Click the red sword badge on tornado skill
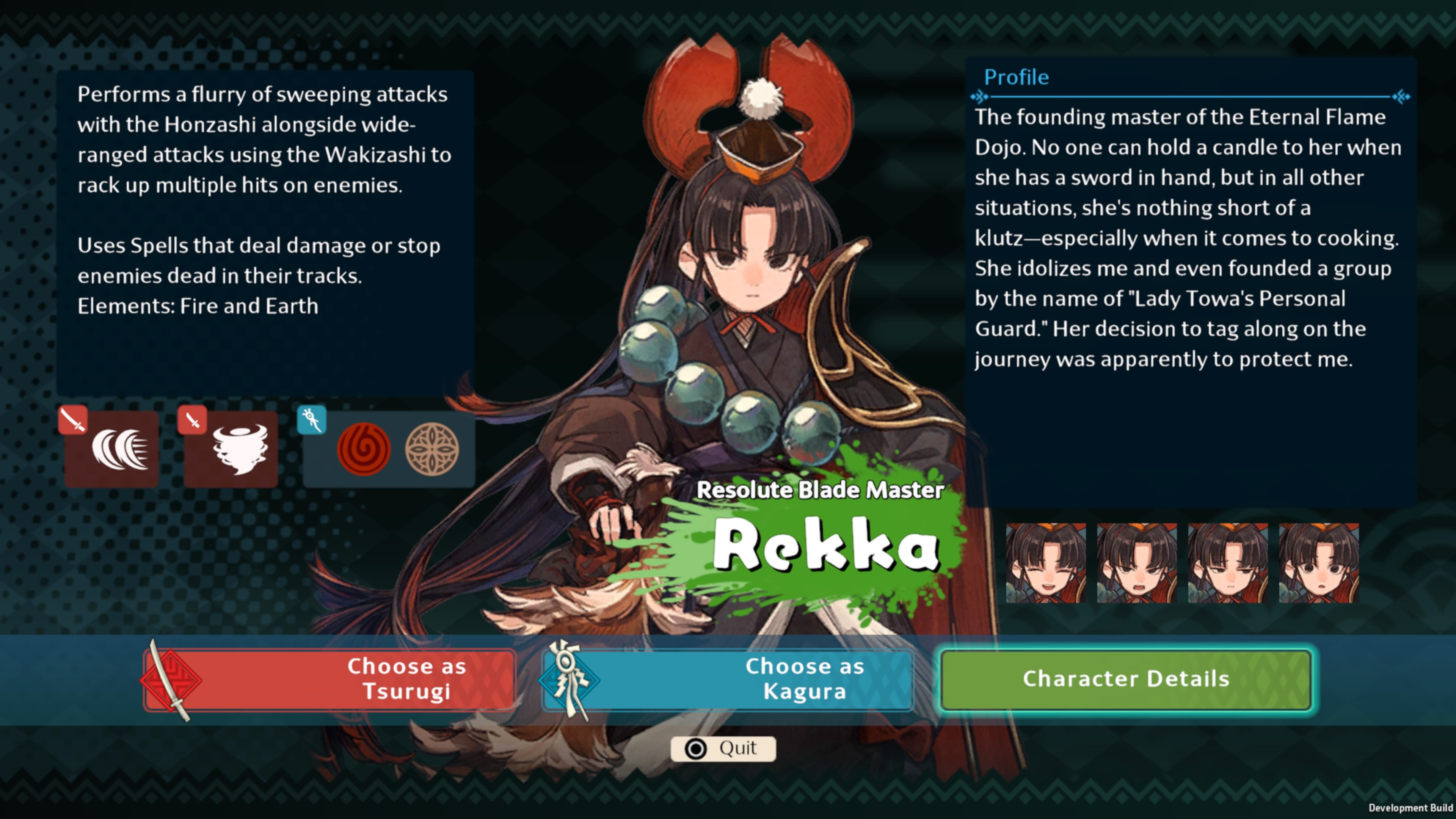1456x819 pixels. (x=191, y=419)
